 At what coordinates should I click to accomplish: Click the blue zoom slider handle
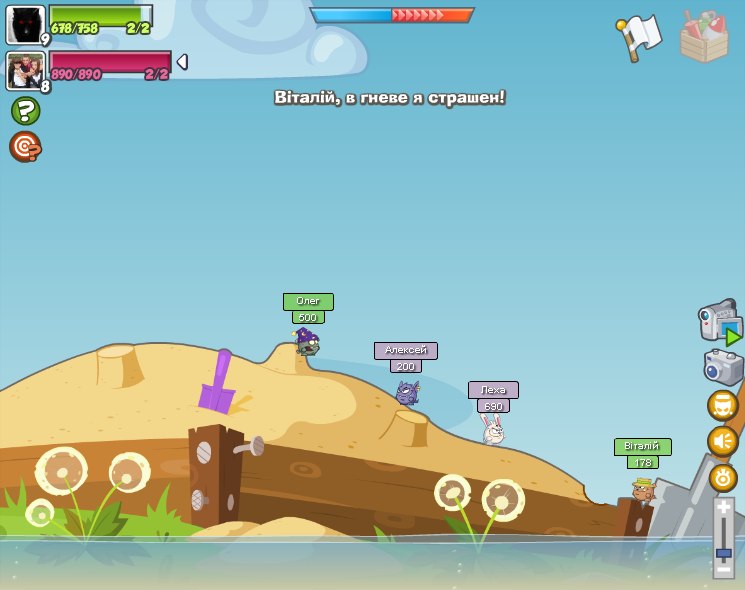[x=723, y=552]
